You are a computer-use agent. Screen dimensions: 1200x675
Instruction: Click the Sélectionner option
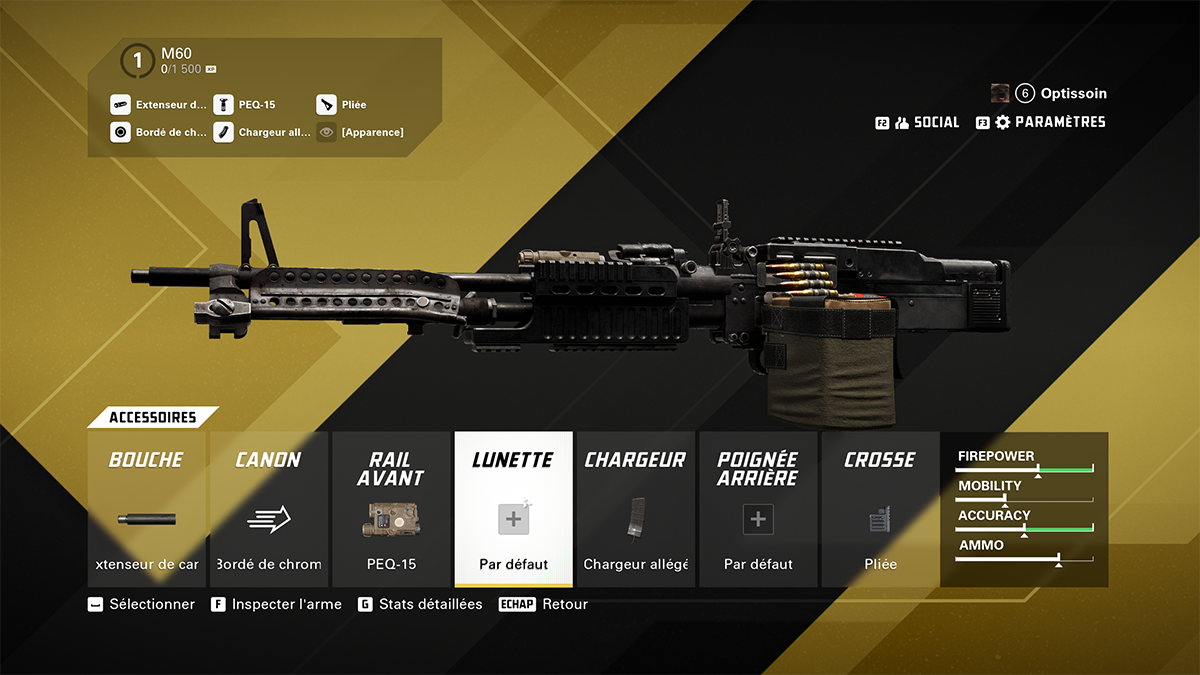(141, 604)
